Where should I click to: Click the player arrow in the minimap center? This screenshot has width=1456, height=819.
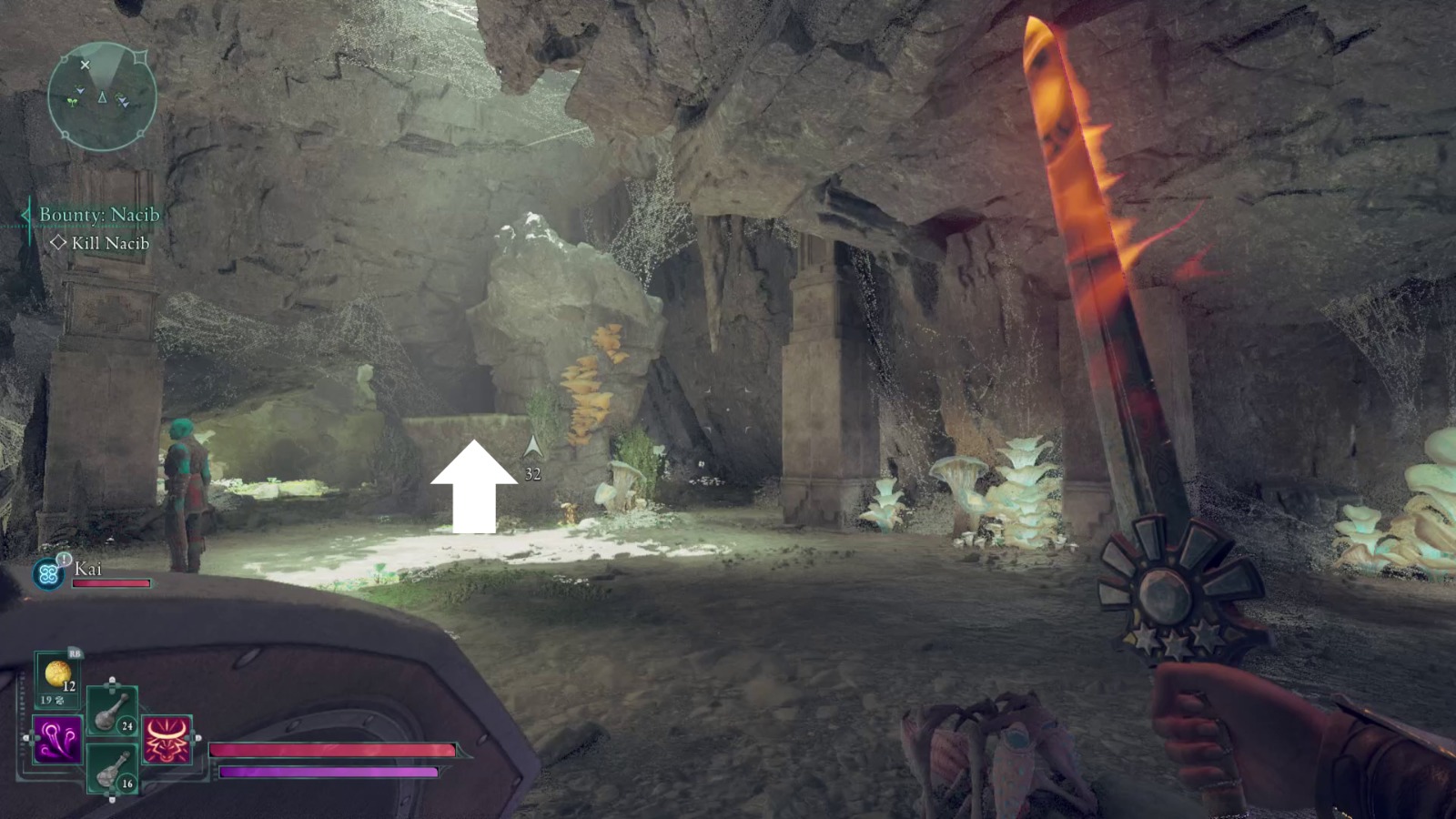(x=103, y=98)
